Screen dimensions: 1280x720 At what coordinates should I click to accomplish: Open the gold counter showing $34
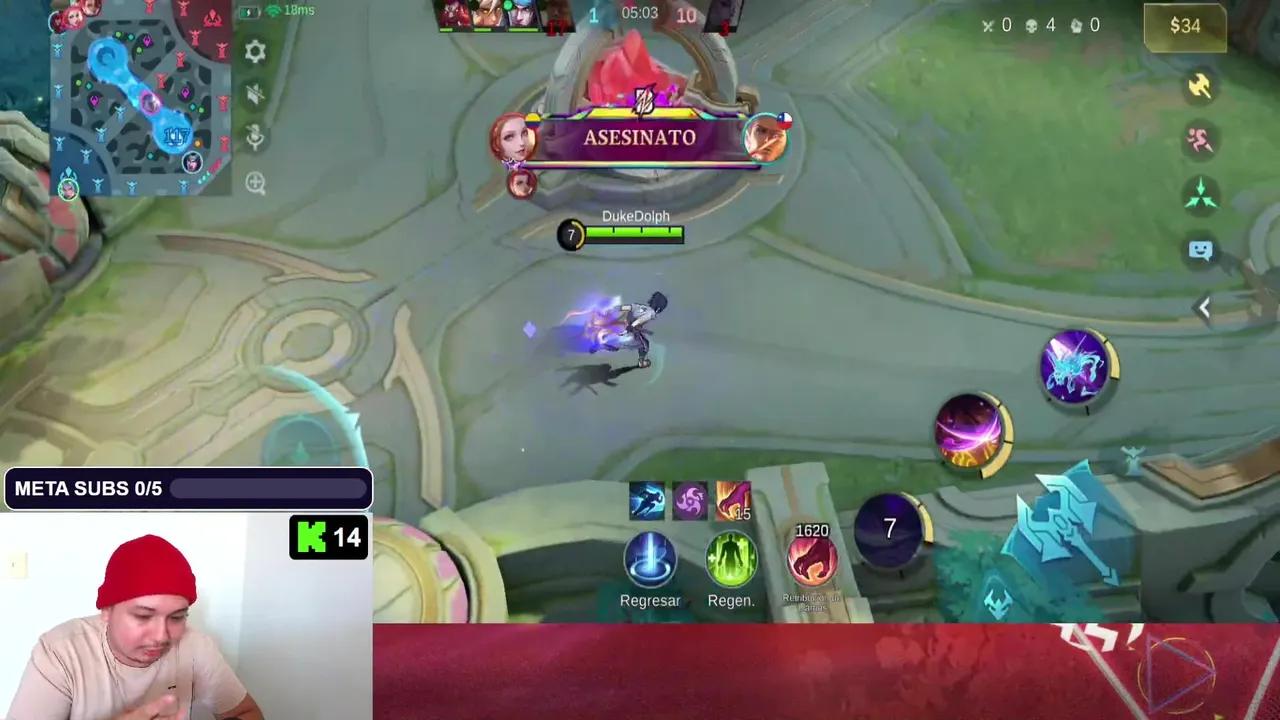pyautogui.click(x=1185, y=27)
